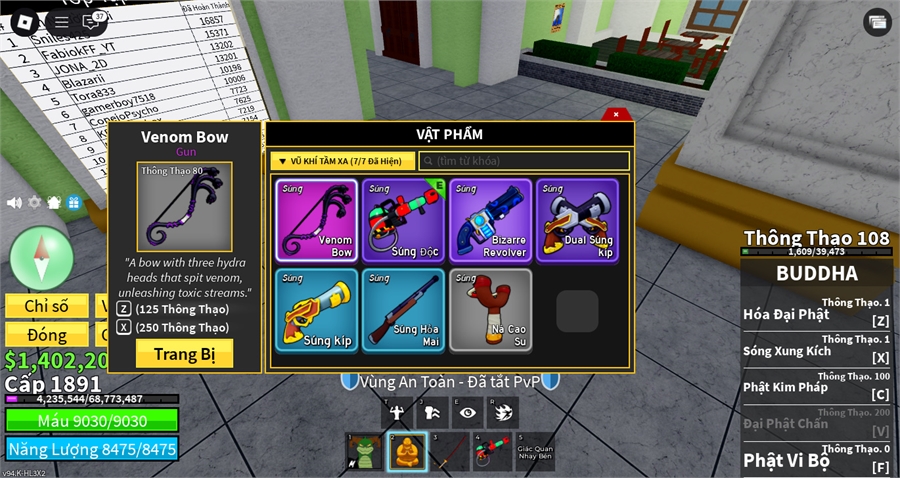Select the Bizarre Revolver item

(490, 221)
